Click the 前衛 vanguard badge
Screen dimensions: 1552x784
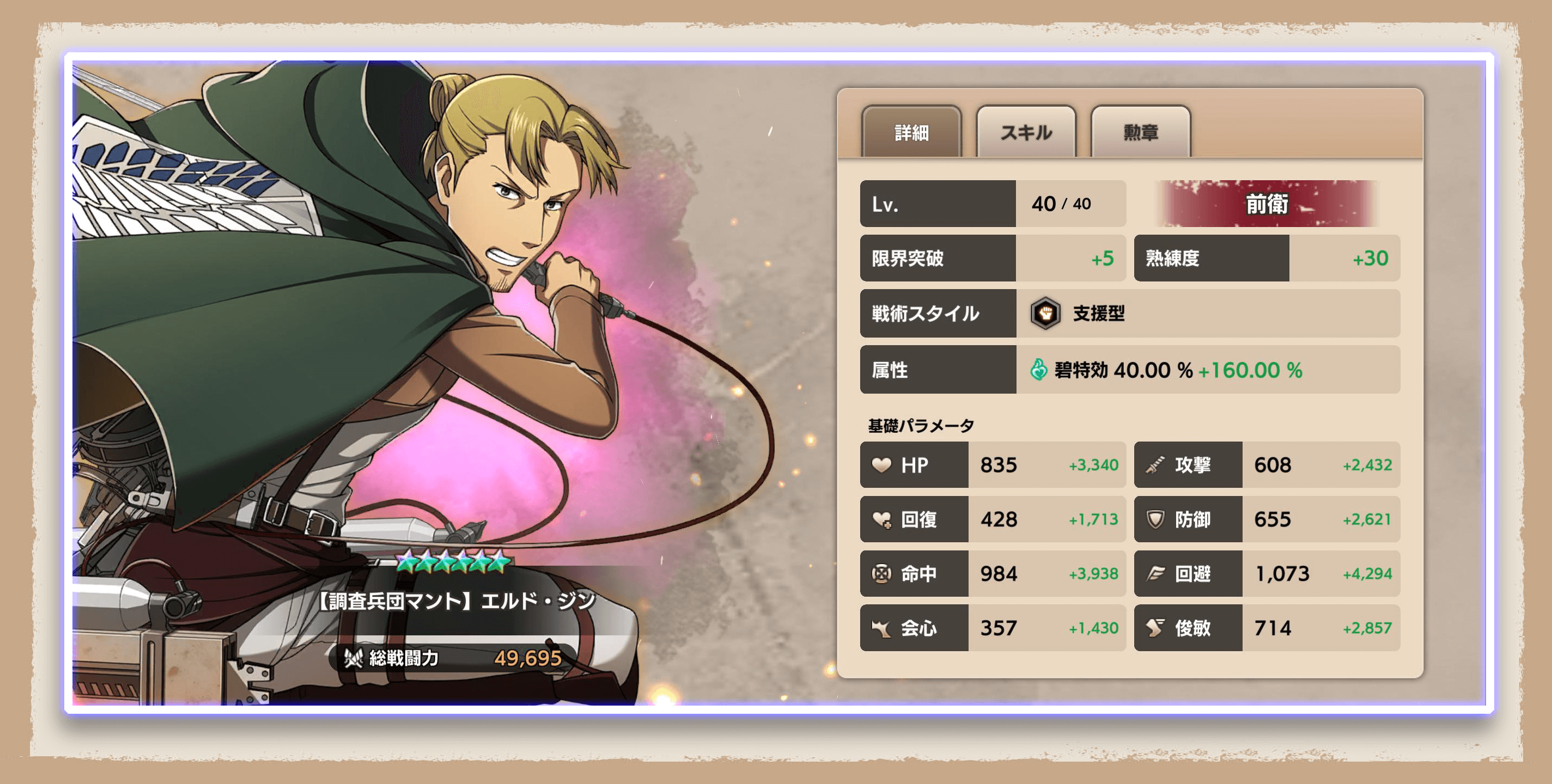[x=1268, y=204]
